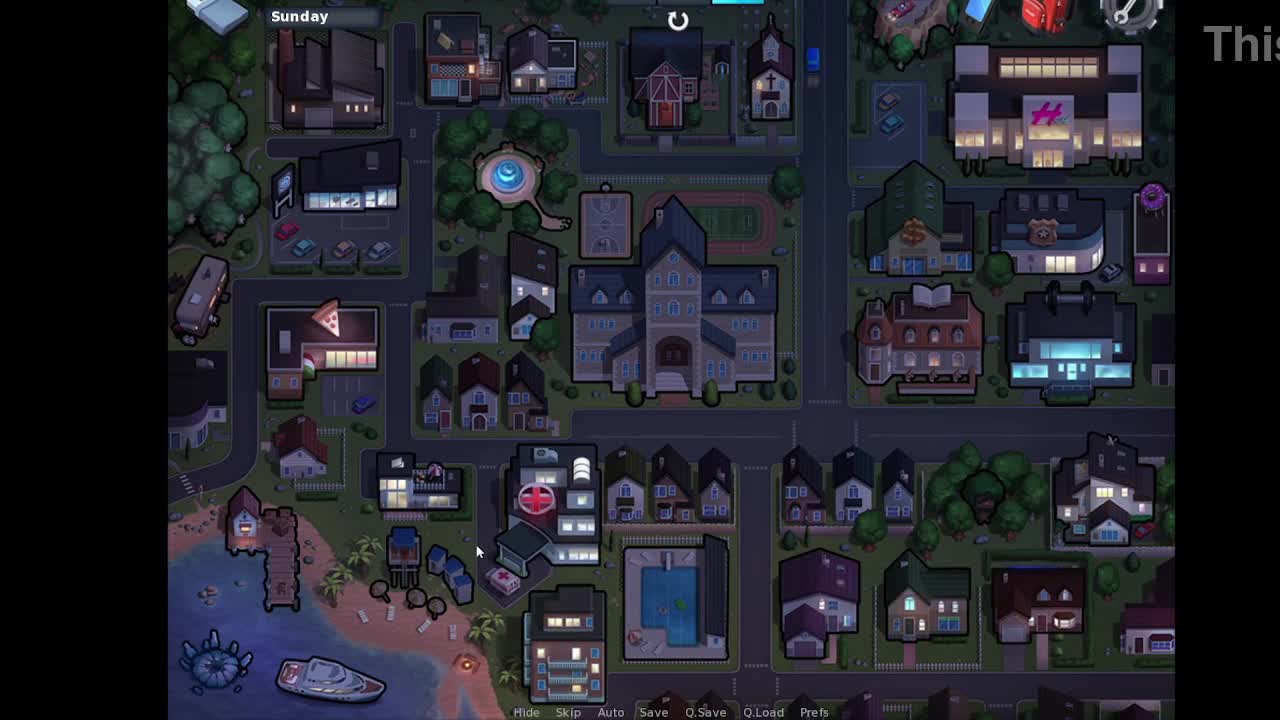Quick save with Q.Save
Viewport: 1280px width, 720px height.
pyautogui.click(x=705, y=712)
